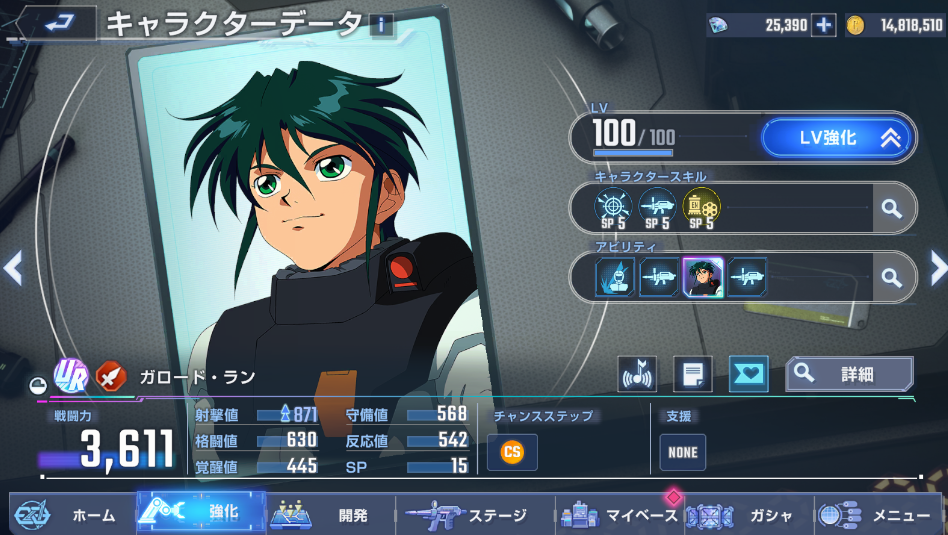Open the character profile document icon
The image size is (948, 535).
pyautogui.click(x=692, y=374)
